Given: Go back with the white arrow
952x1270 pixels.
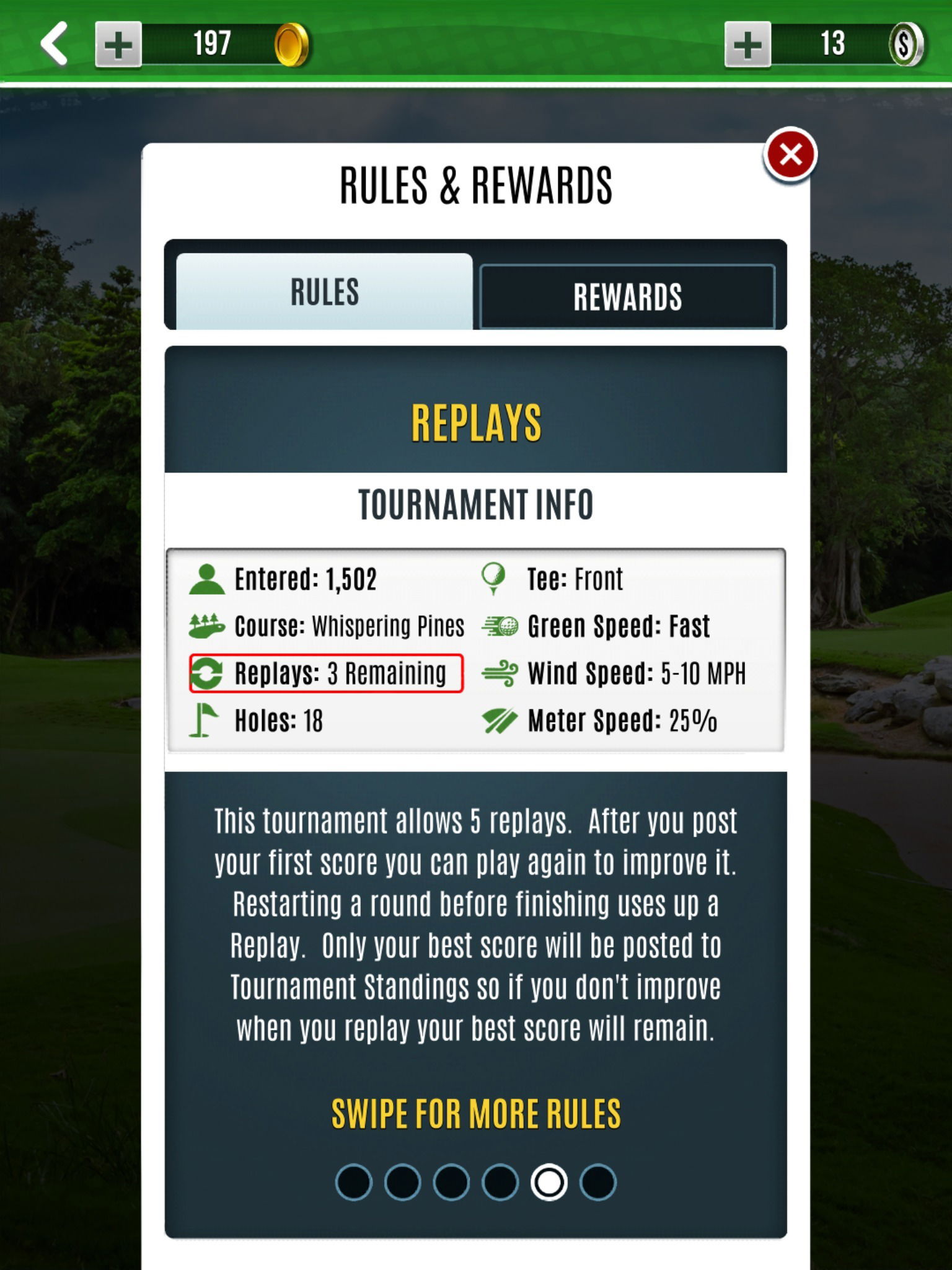Looking at the screenshot, I should (55, 43).
